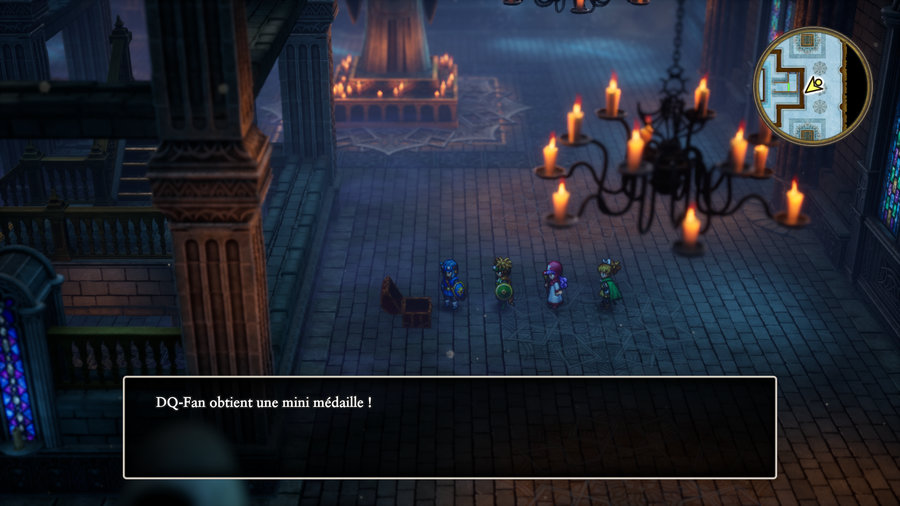
Task: Open the circular minimap
Action: tap(812, 86)
